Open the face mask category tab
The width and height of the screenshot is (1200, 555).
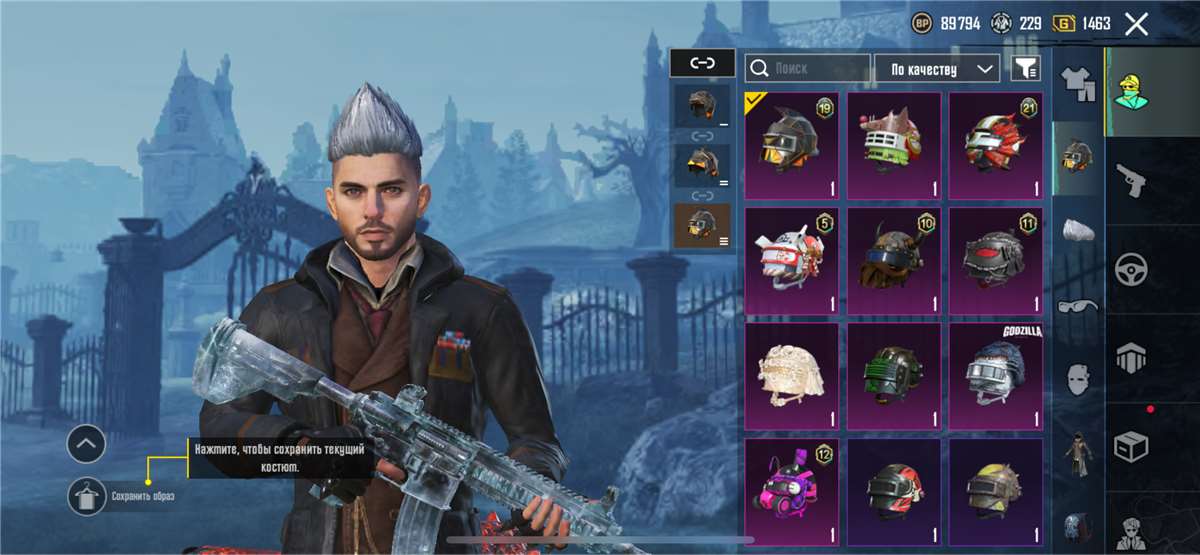(x=1078, y=378)
